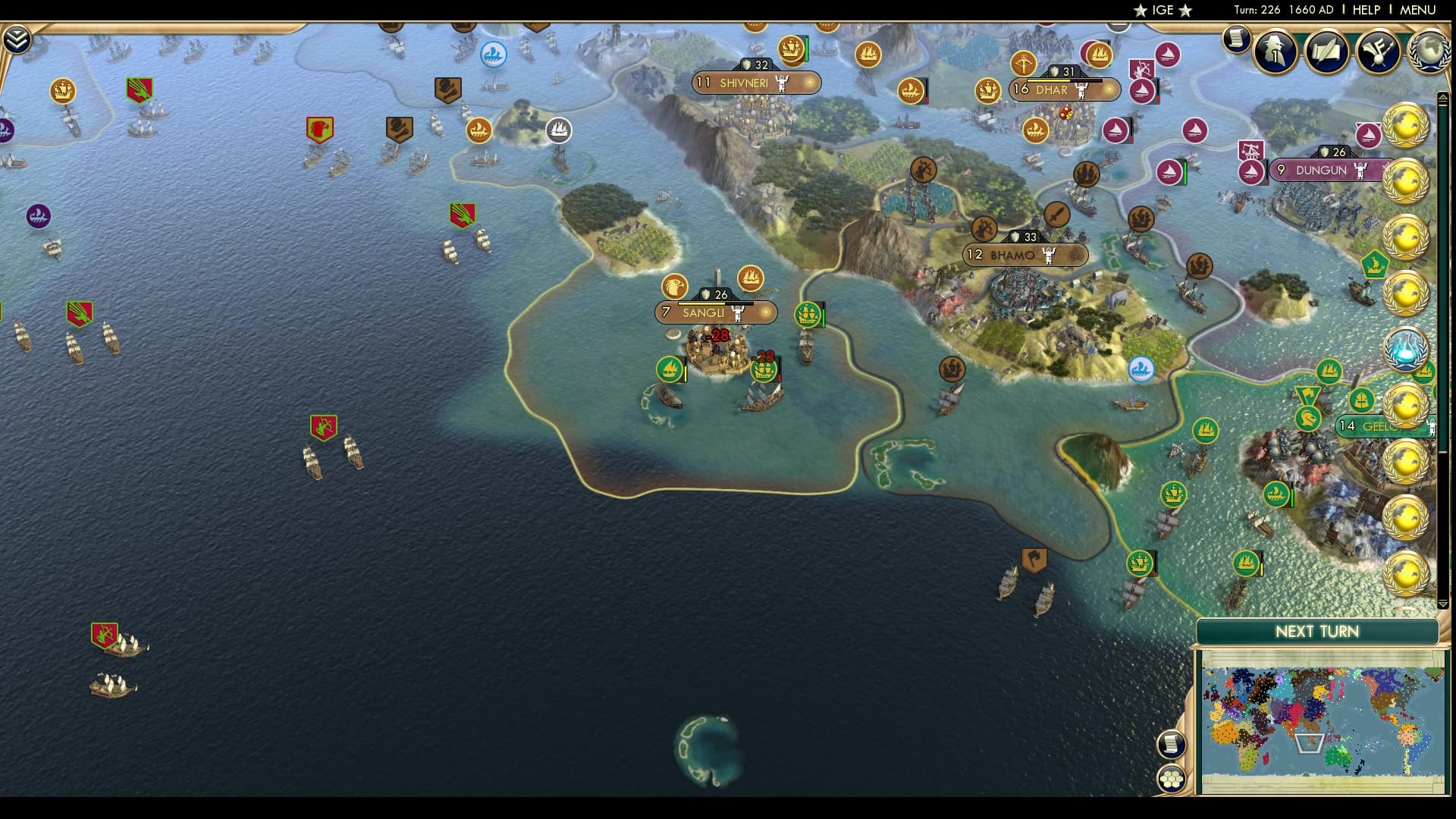Open the notification log scroll beside the minimap
Image resolution: width=1456 pixels, height=819 pixels.
[x=1172, y=746]
